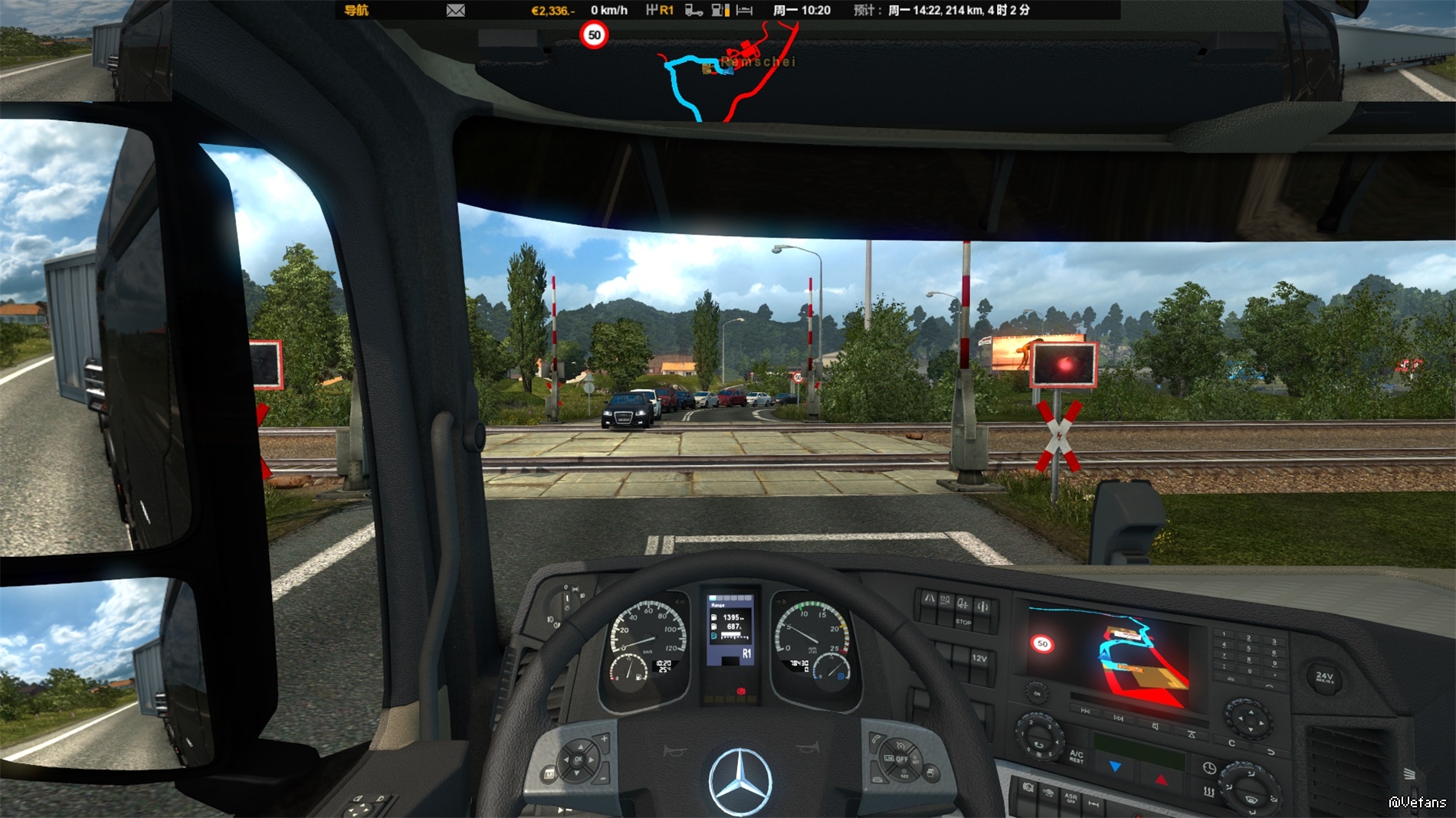This screenshot has width=1456, height=818.
Task: Click the fuel pump indicator icon
Action: tap(720, 11)
